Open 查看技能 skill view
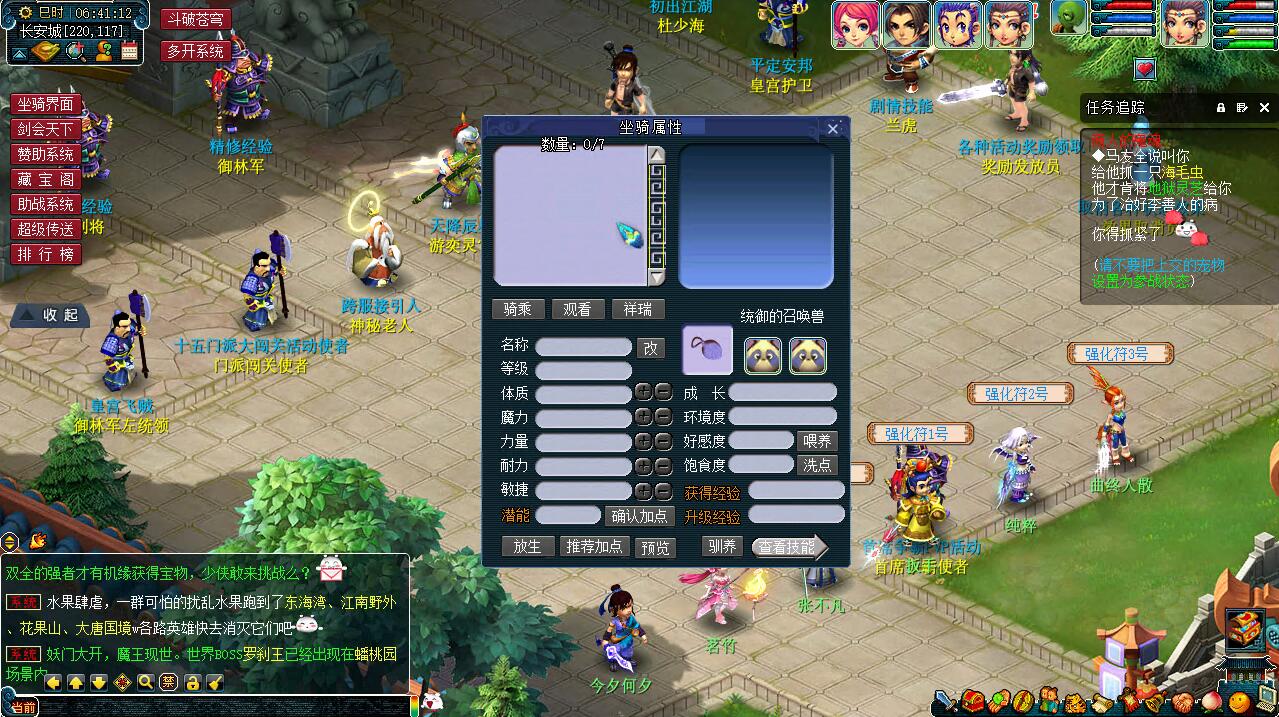The width and height of the screenshot is (1279, 717). coord(788,547)
